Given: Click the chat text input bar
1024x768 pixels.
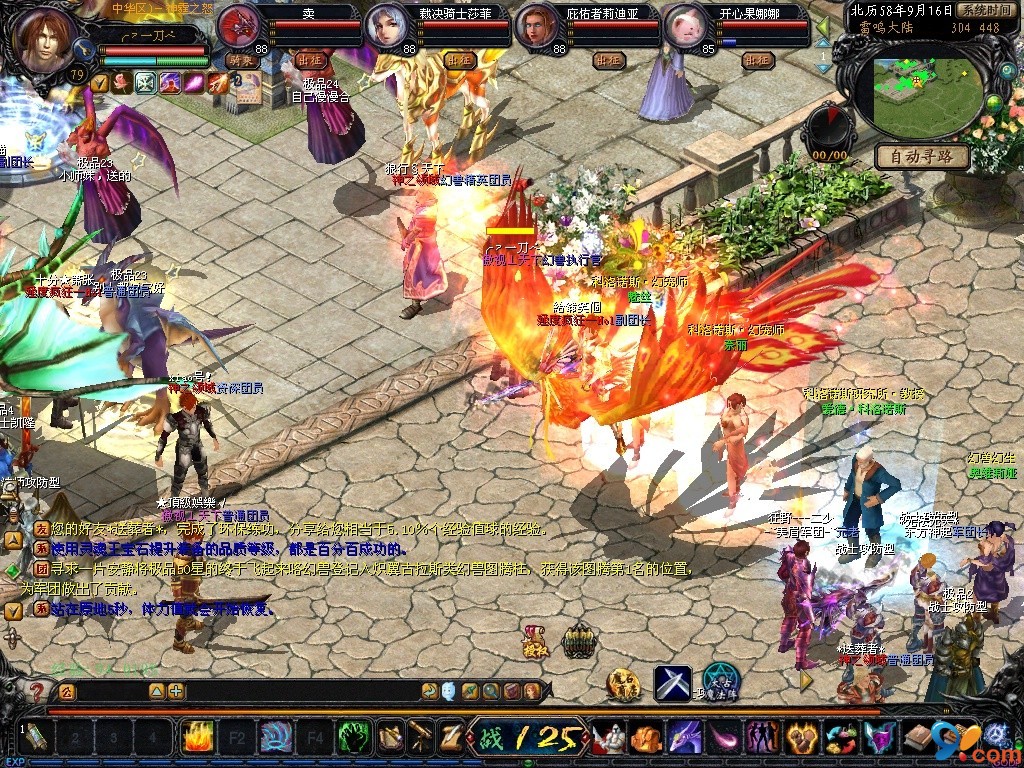Looking at the screenshot, I should point(110,691).
